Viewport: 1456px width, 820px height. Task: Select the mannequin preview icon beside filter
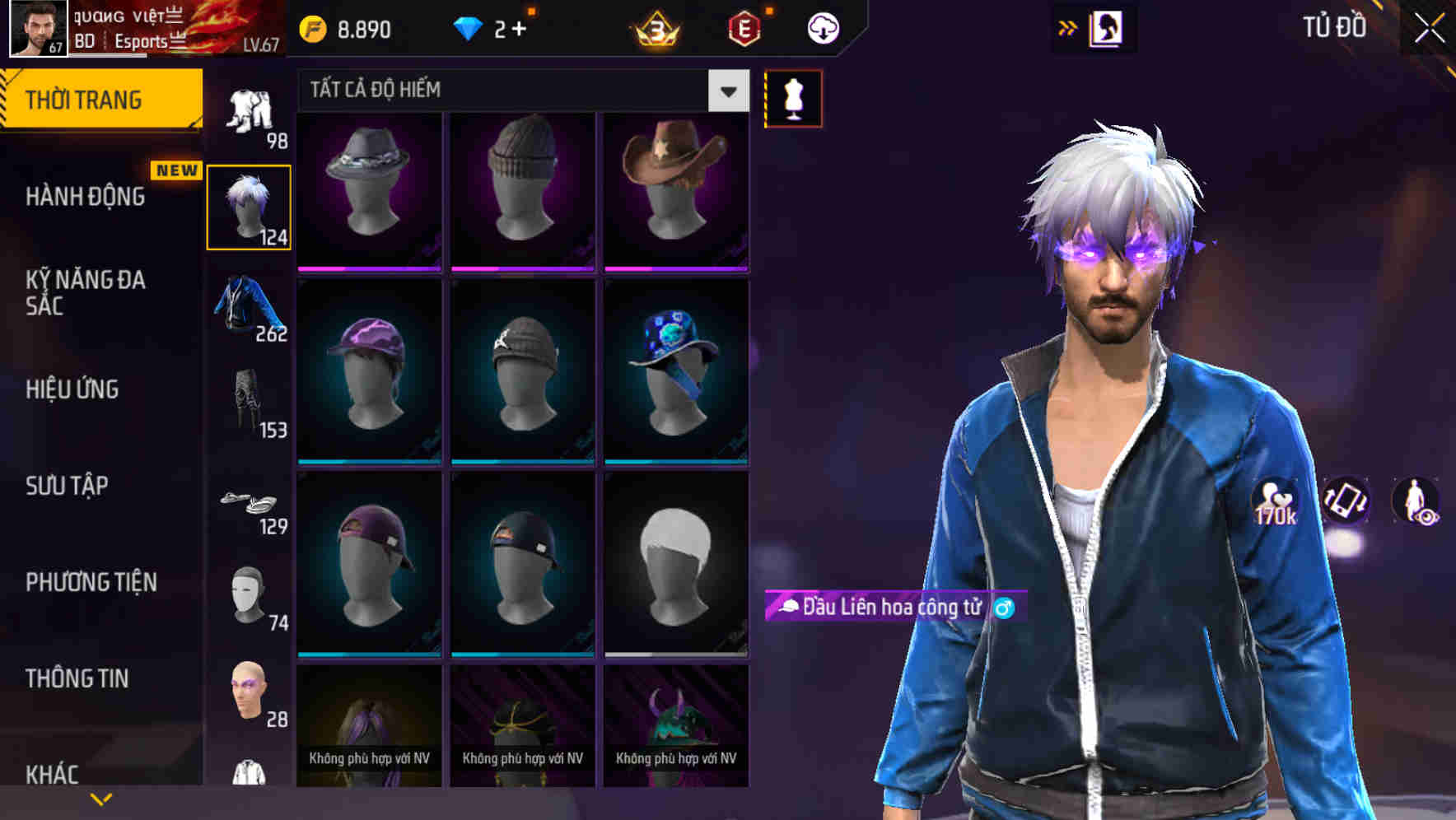(x=793, y=98)
